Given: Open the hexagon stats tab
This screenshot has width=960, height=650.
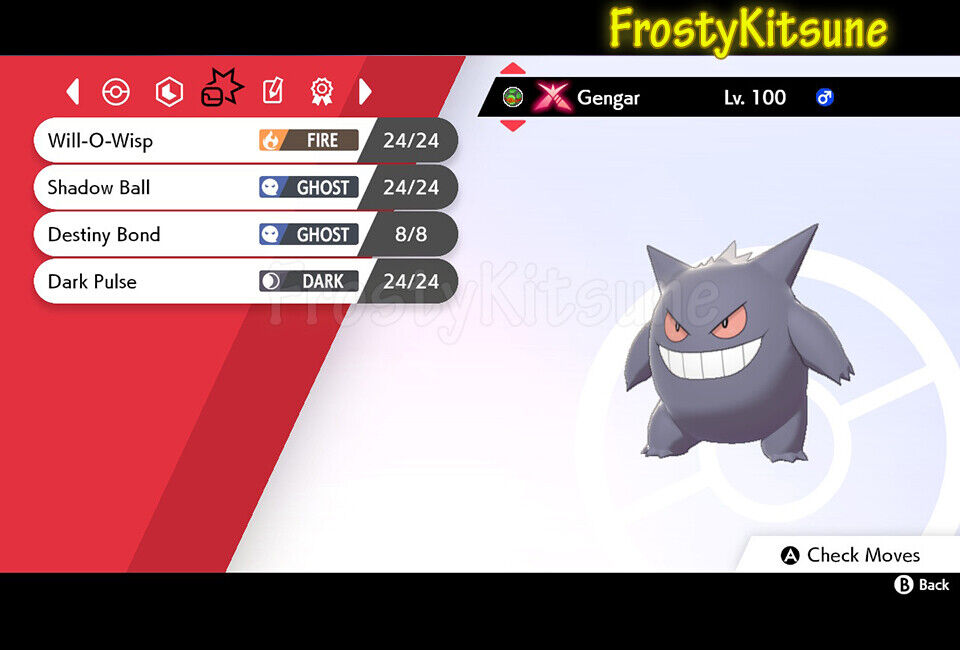Looking at the screenshot, I should 169,92.
